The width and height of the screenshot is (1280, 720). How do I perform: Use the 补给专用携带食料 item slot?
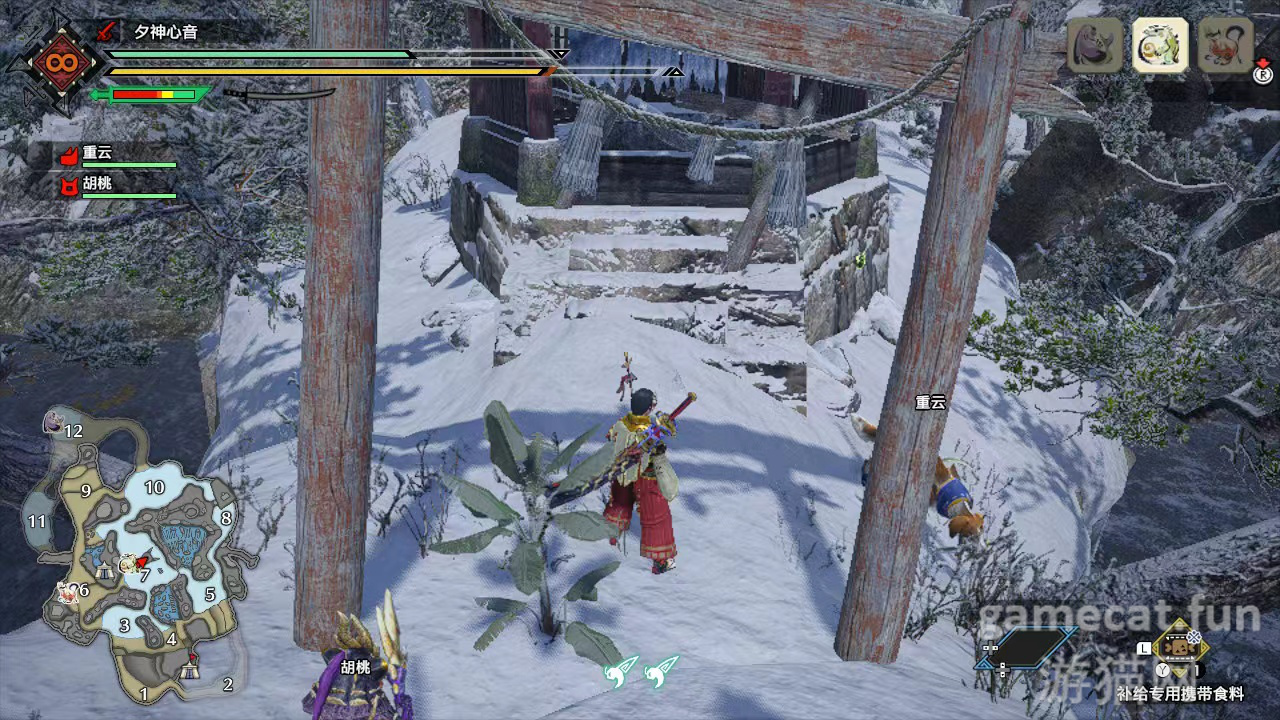1180,646
